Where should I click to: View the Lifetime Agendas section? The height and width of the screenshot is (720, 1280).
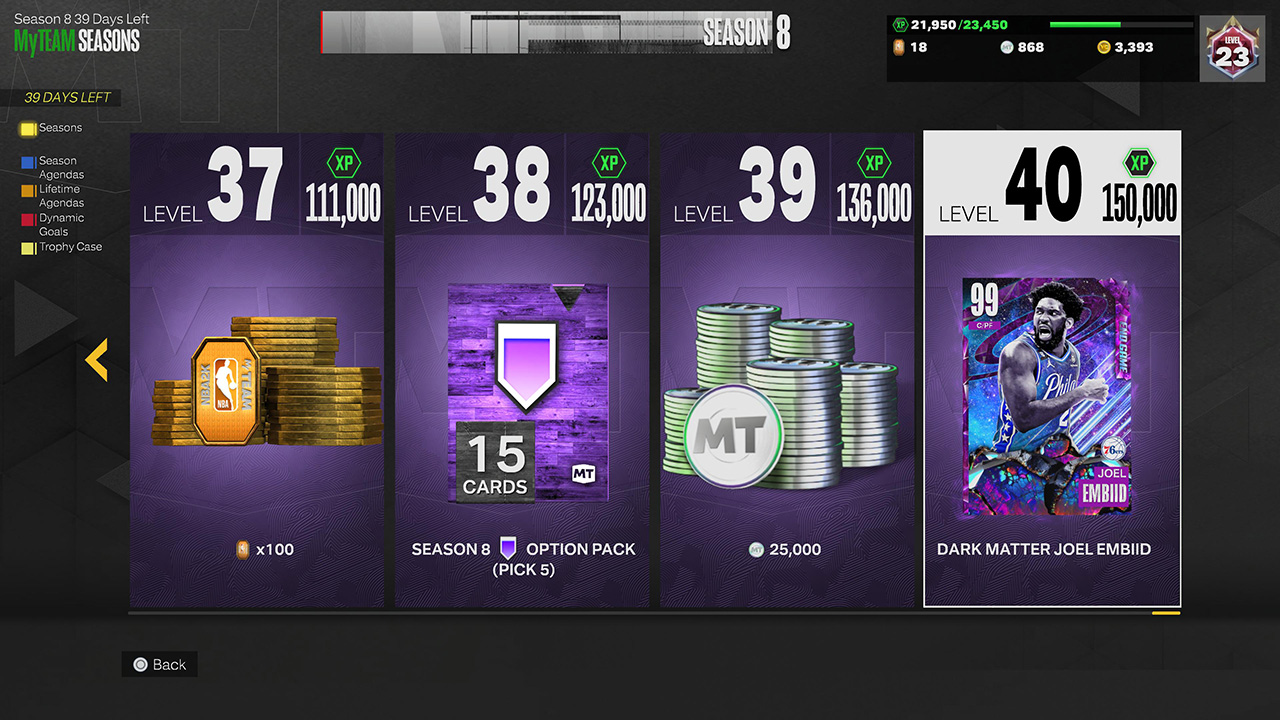(60, 195)
